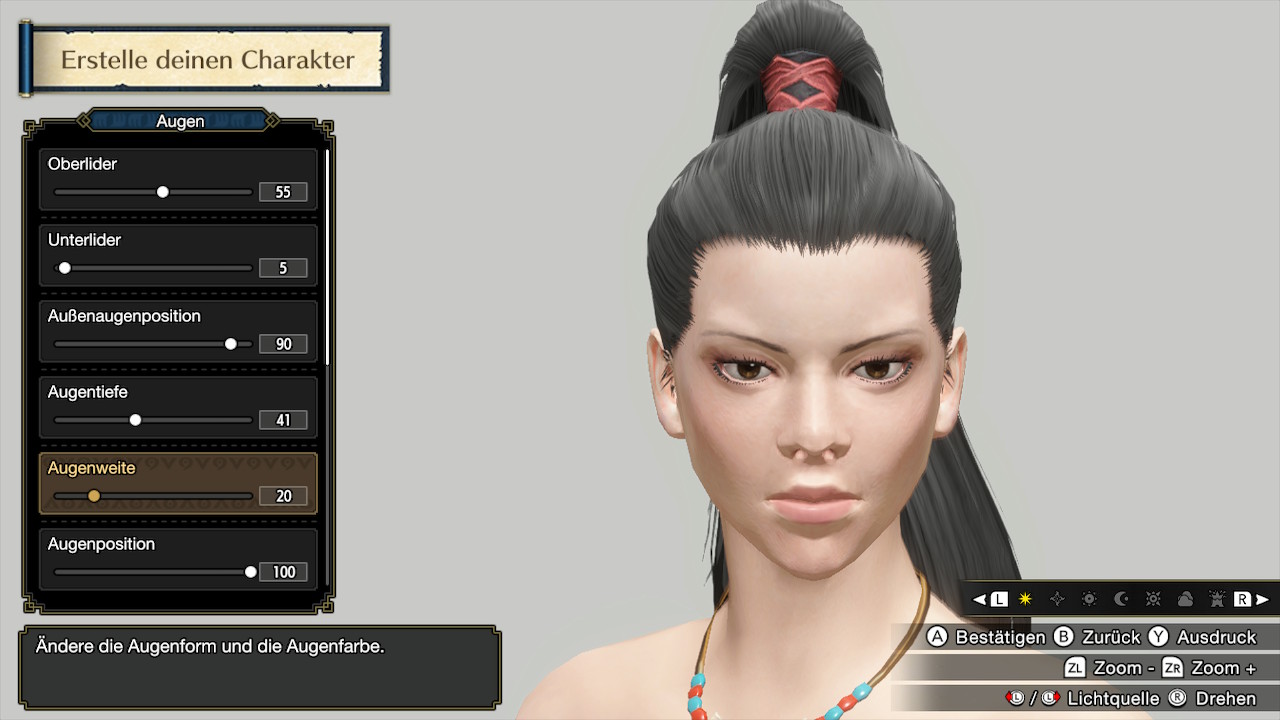The width and height of the screenshot is (1280, 720).
Task: Click the left arrow of the lighting bar
Action: point(980,599)
